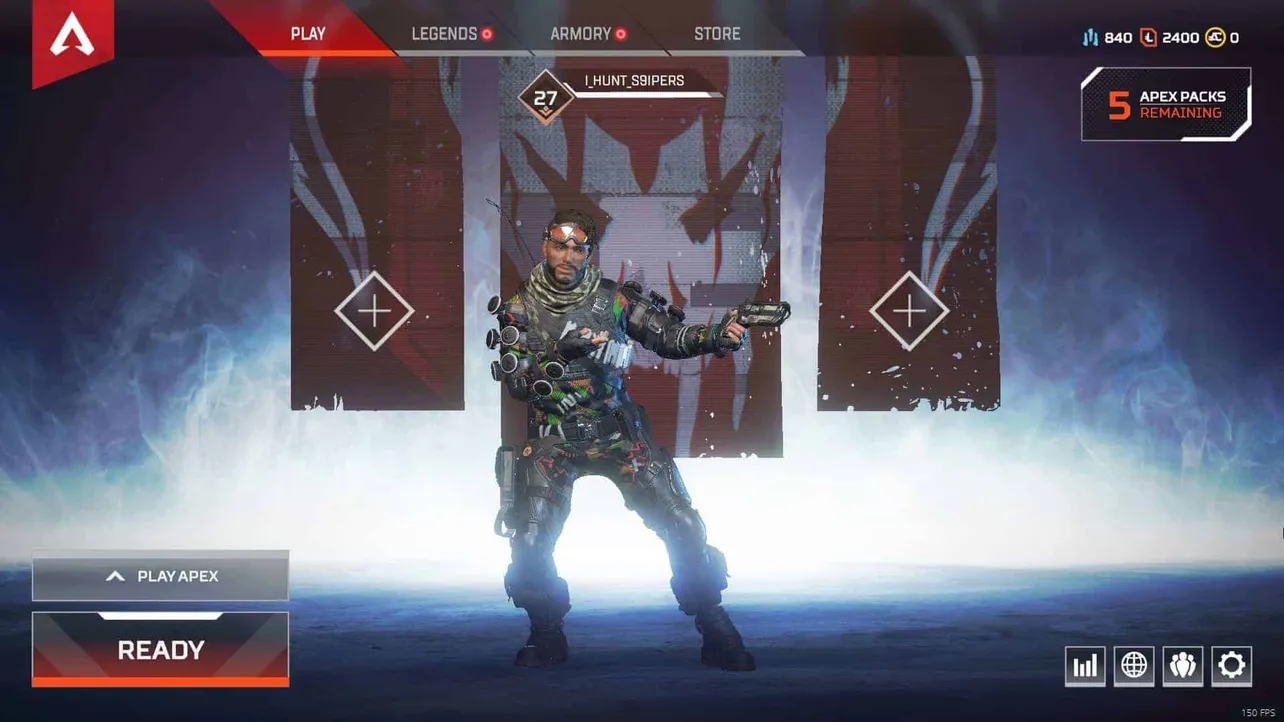The height and width of the screenshot is (722, 1284).
Task: Open the left empty teammate slot
Action: coord(375,310)
